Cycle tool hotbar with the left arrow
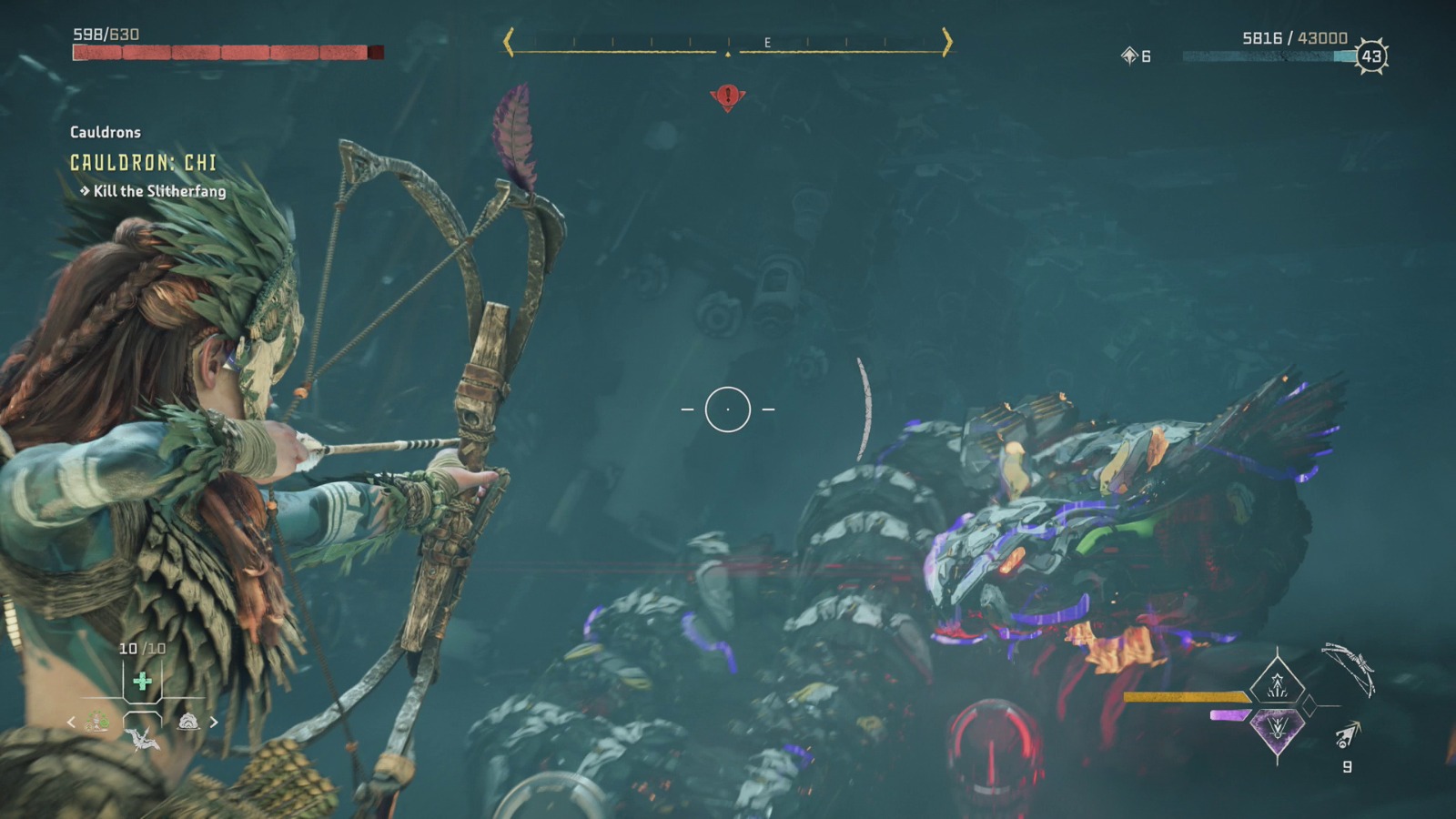 click(71, 722)
